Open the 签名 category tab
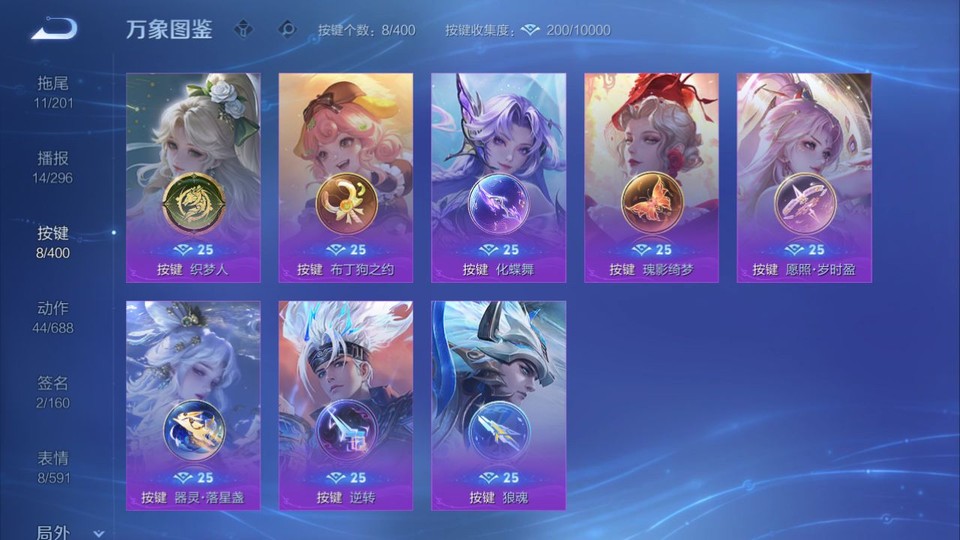The image size is (960, 540). [53, 392]
